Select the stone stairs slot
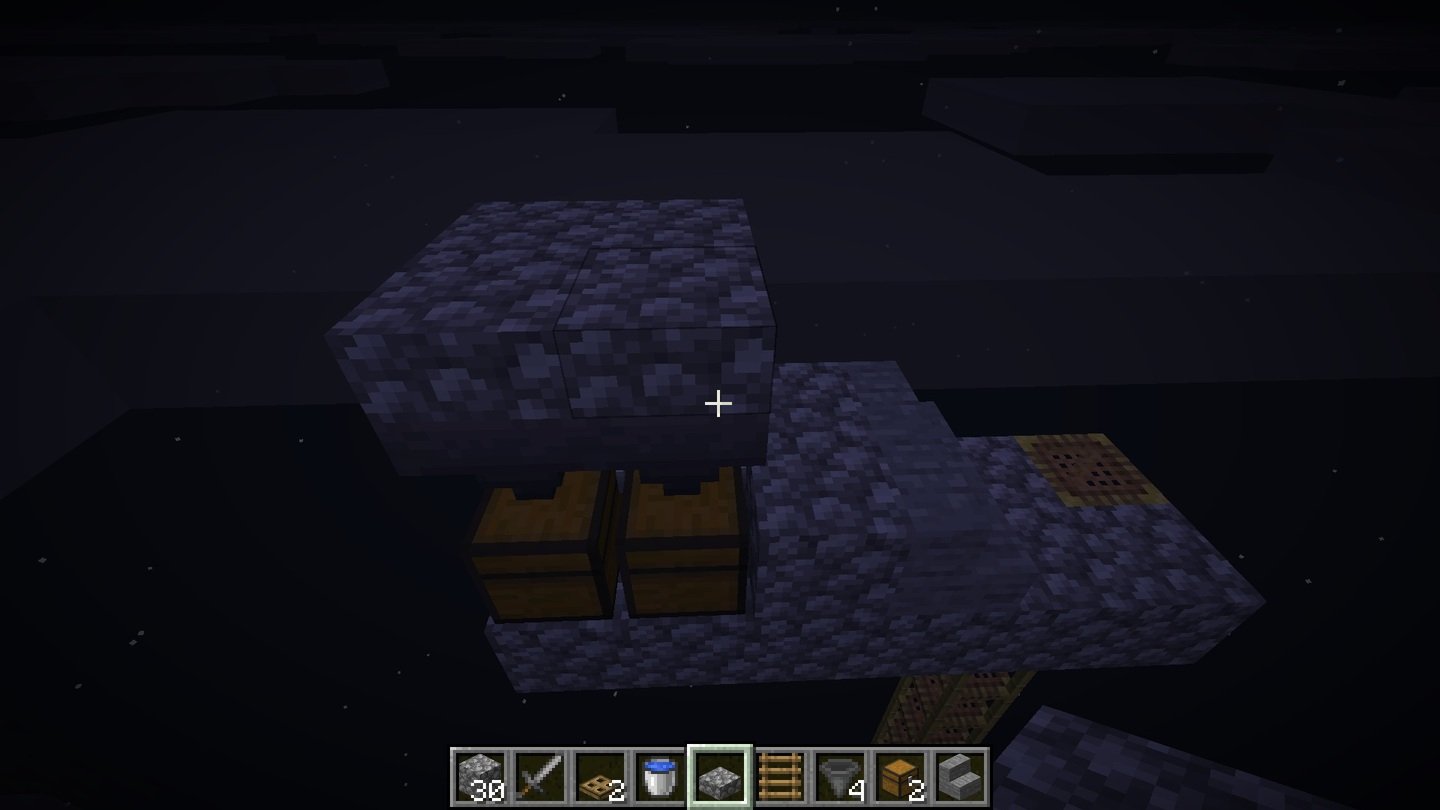 [959, 776]
